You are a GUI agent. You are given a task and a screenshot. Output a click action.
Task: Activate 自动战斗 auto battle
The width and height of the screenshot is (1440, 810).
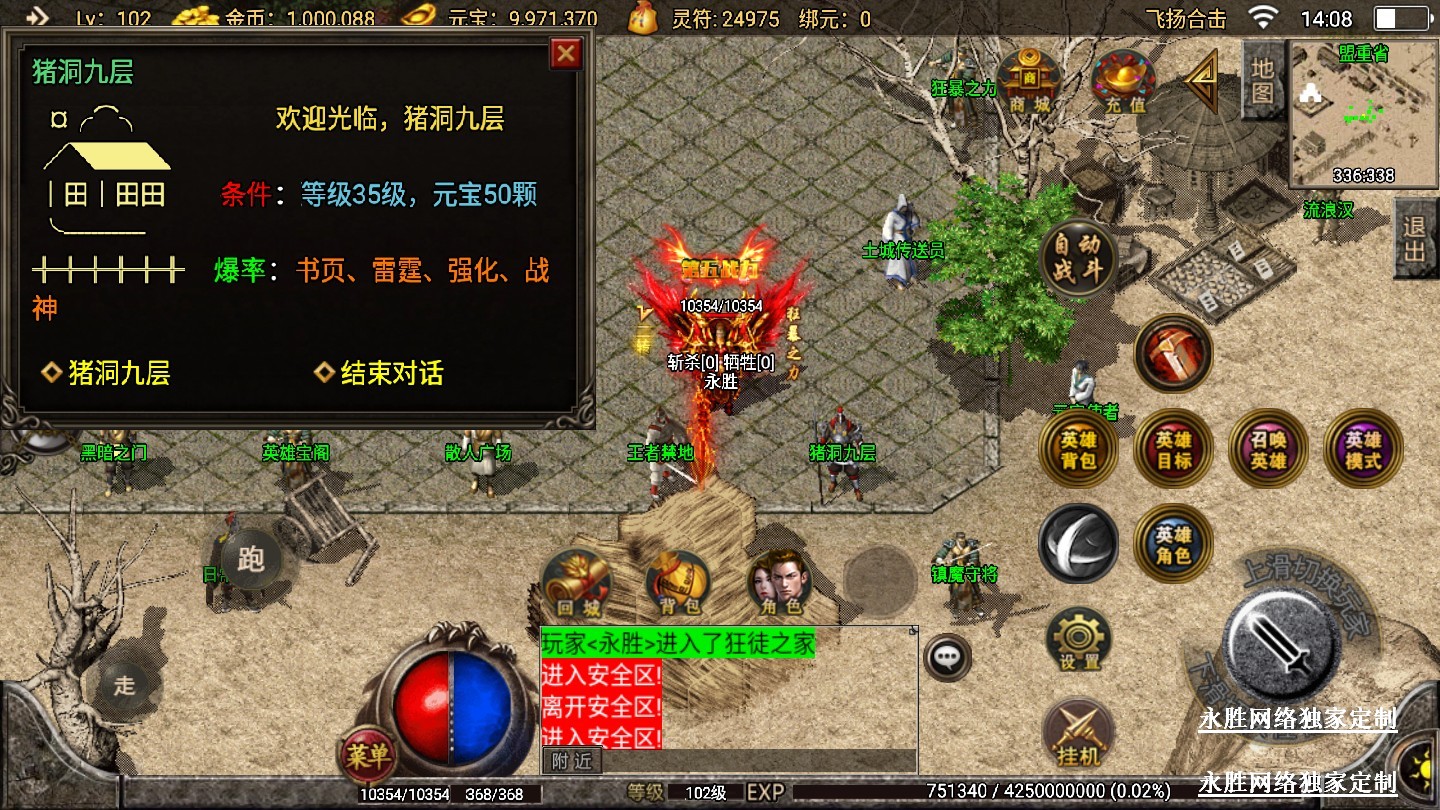(1078, 259)
